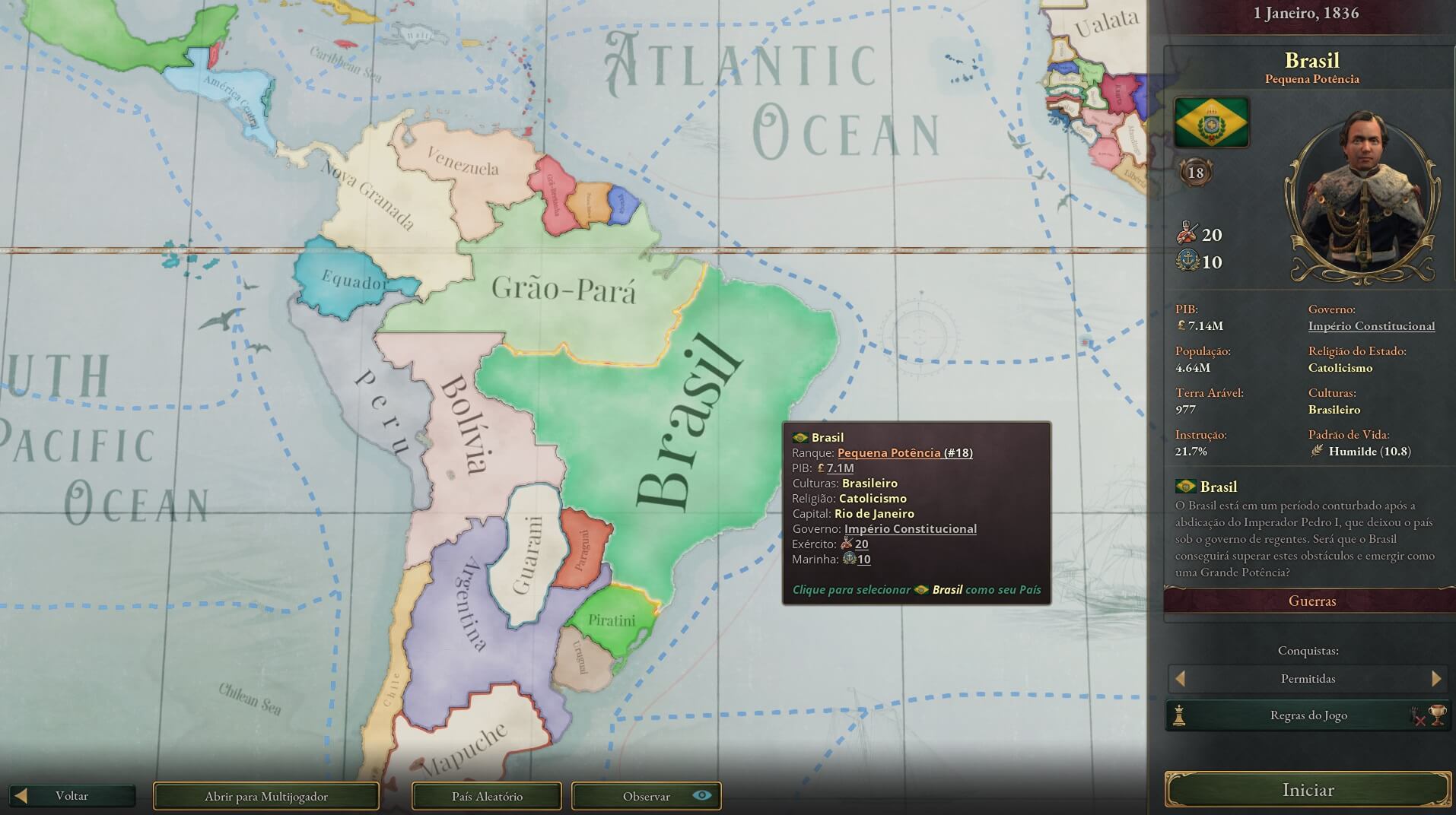Click the right arrow beside Permitidas
The height and width of the screenshot is (815, 1456).
(x=1437, y=678)
